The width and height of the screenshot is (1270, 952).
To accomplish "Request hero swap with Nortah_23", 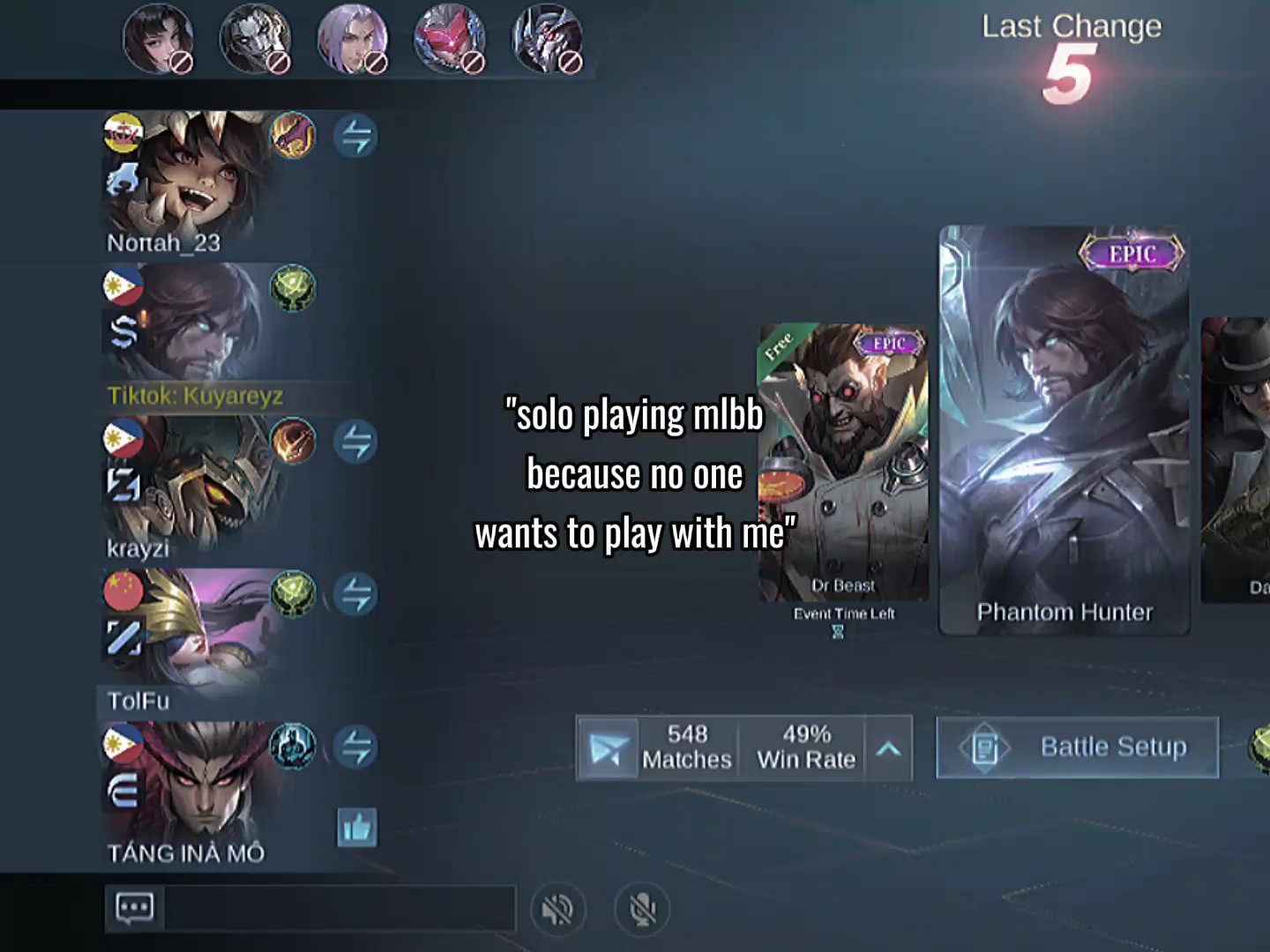I will [356, 137].
